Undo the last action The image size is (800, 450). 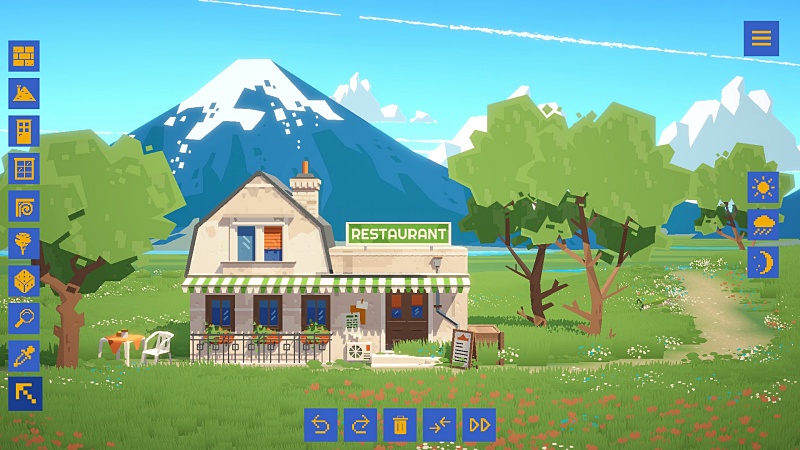point(321,425)
